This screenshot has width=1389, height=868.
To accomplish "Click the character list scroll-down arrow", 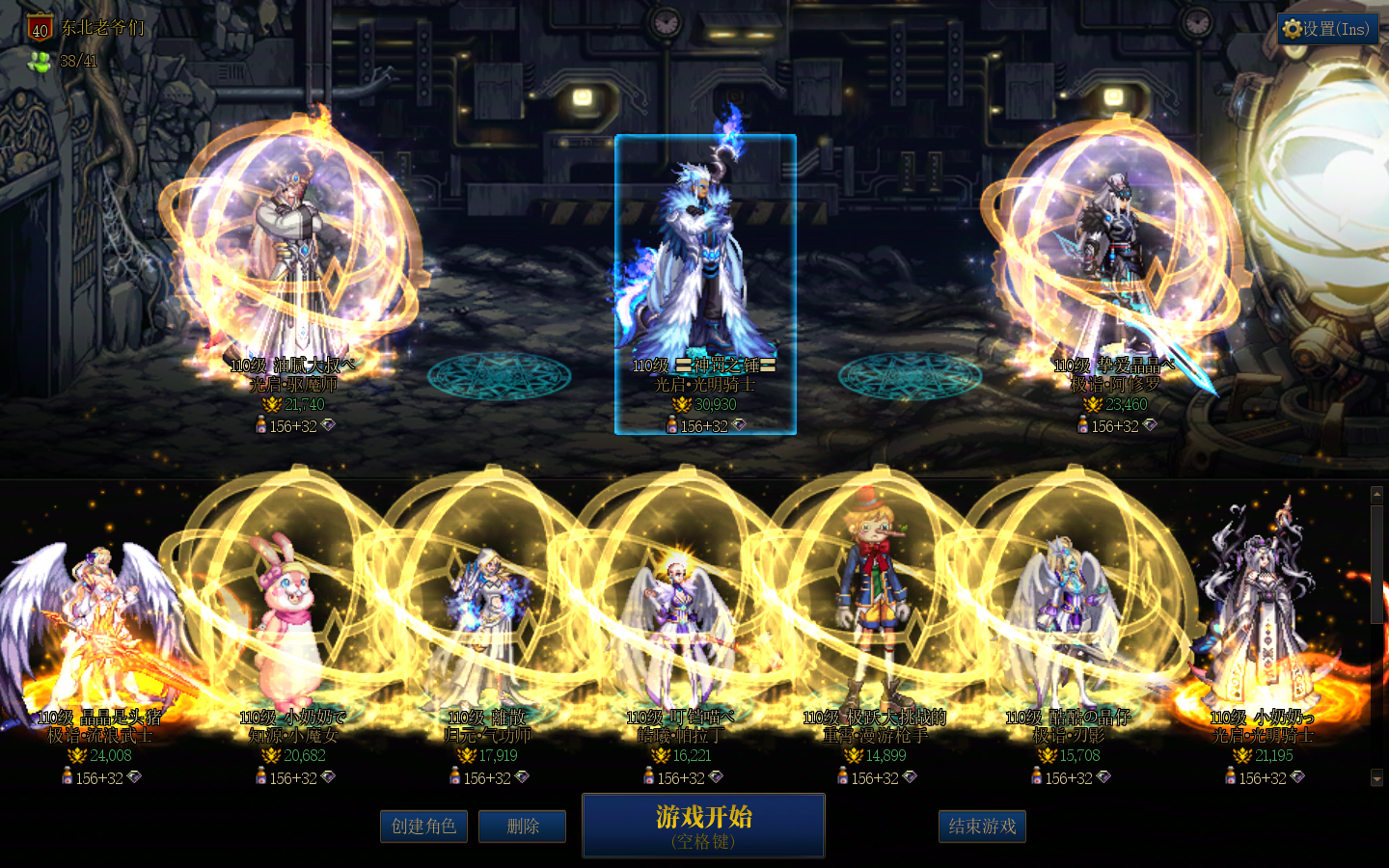I will (1376, 777).
